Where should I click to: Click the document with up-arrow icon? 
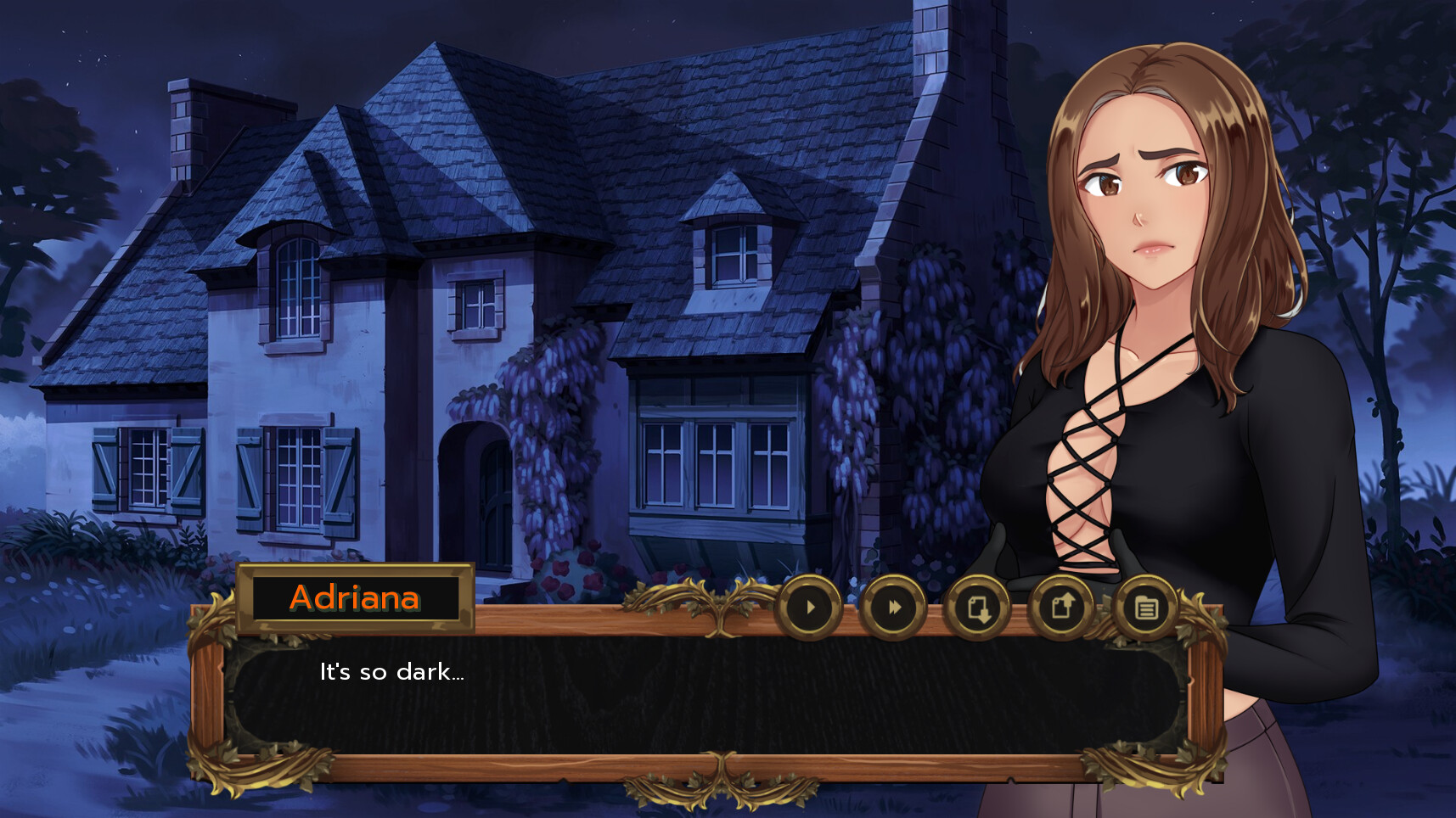click(x=1061, y=608)
